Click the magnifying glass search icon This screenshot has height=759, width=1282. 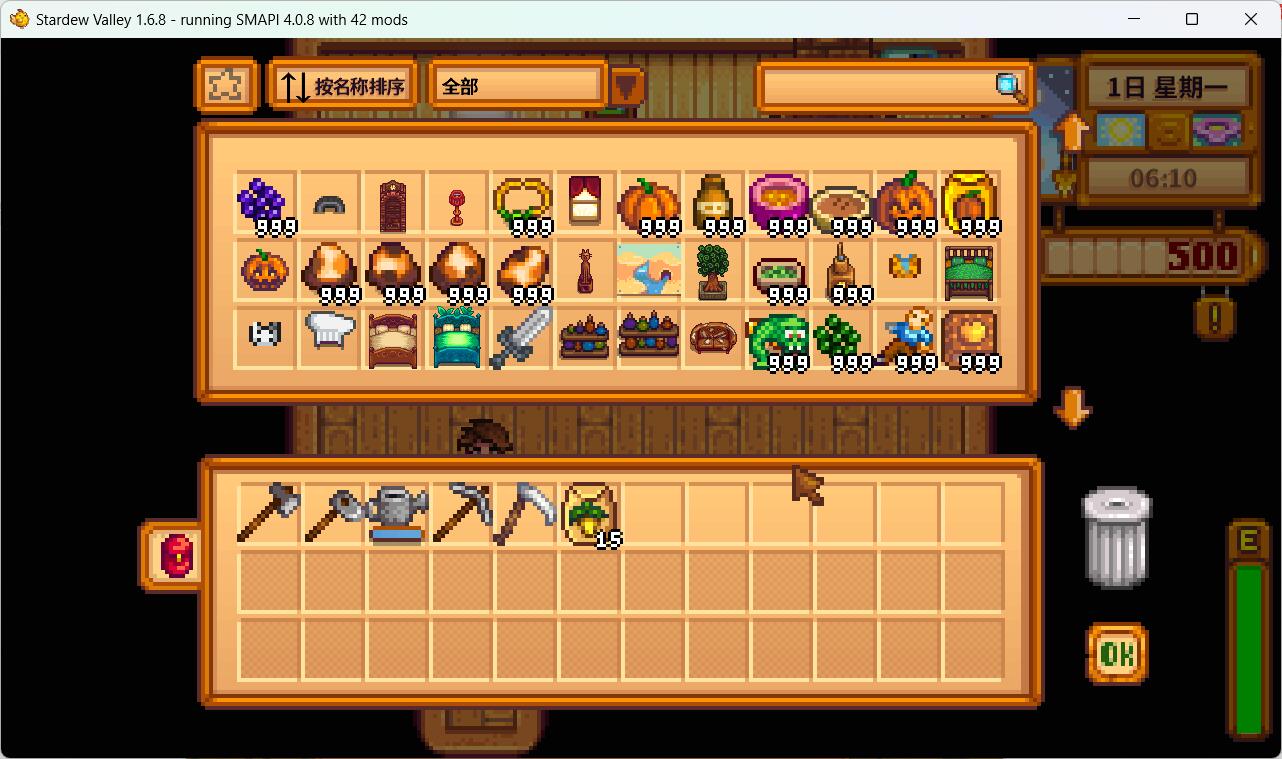[x=1008, y=88]
